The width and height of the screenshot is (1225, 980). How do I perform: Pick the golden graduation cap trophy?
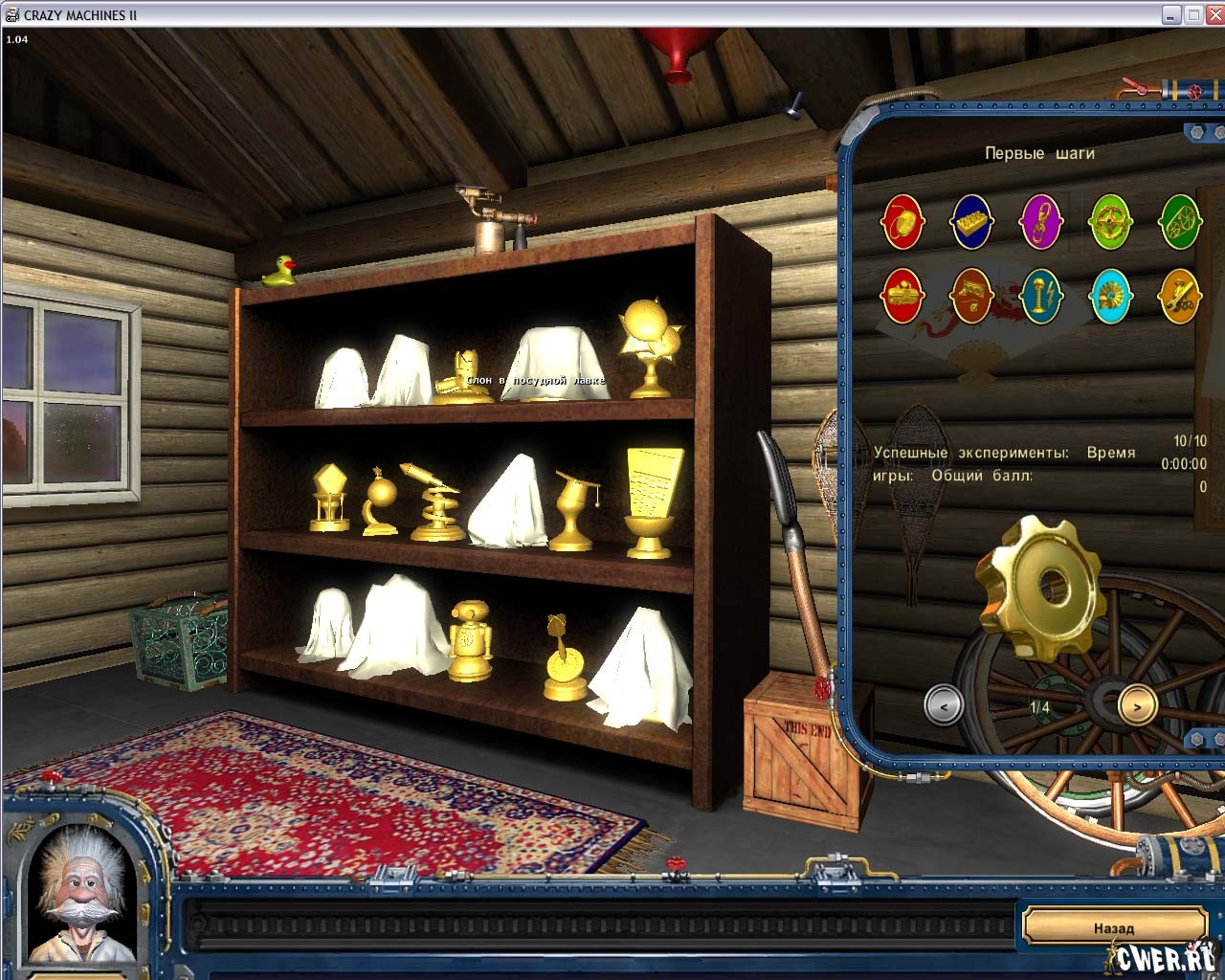point(576,510)
